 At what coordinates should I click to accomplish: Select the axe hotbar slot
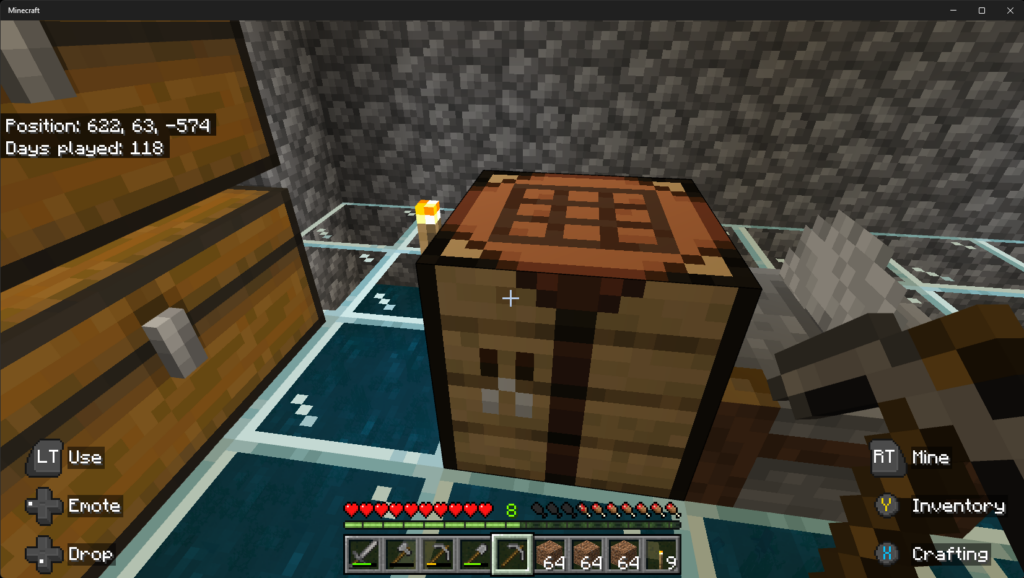point(400,554)
